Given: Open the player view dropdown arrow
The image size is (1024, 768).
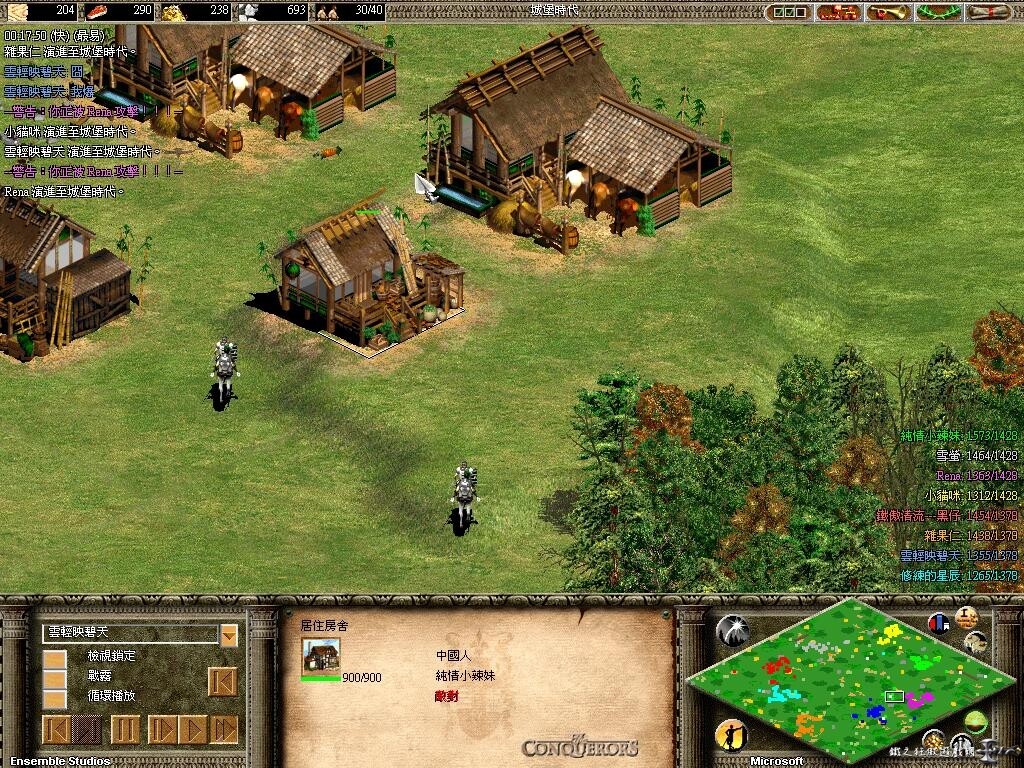Looking at the screenshot, I should tap(229, 635).
